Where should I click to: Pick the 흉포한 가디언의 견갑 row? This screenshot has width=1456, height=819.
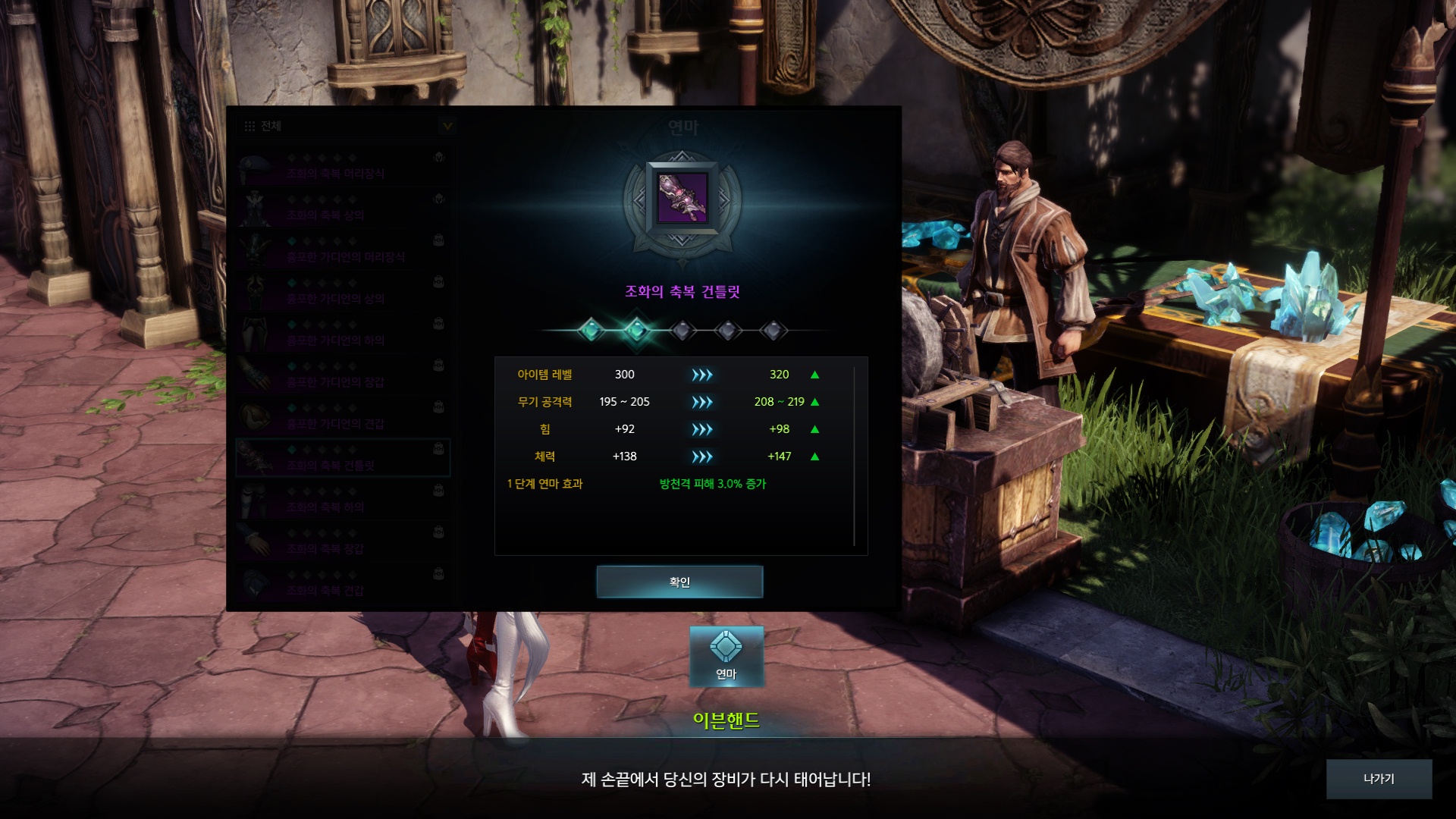(x=343, y=418)
